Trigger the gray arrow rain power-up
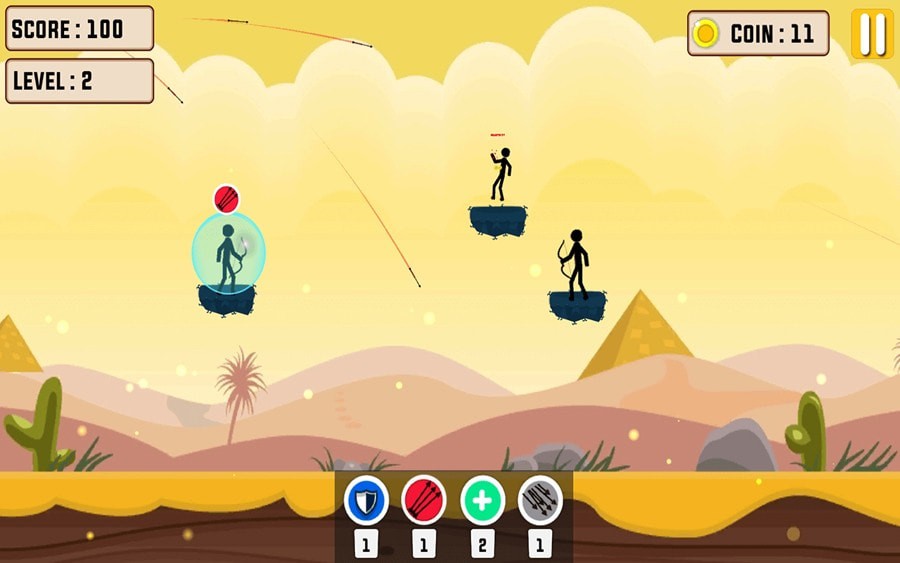 pos(540,500)
